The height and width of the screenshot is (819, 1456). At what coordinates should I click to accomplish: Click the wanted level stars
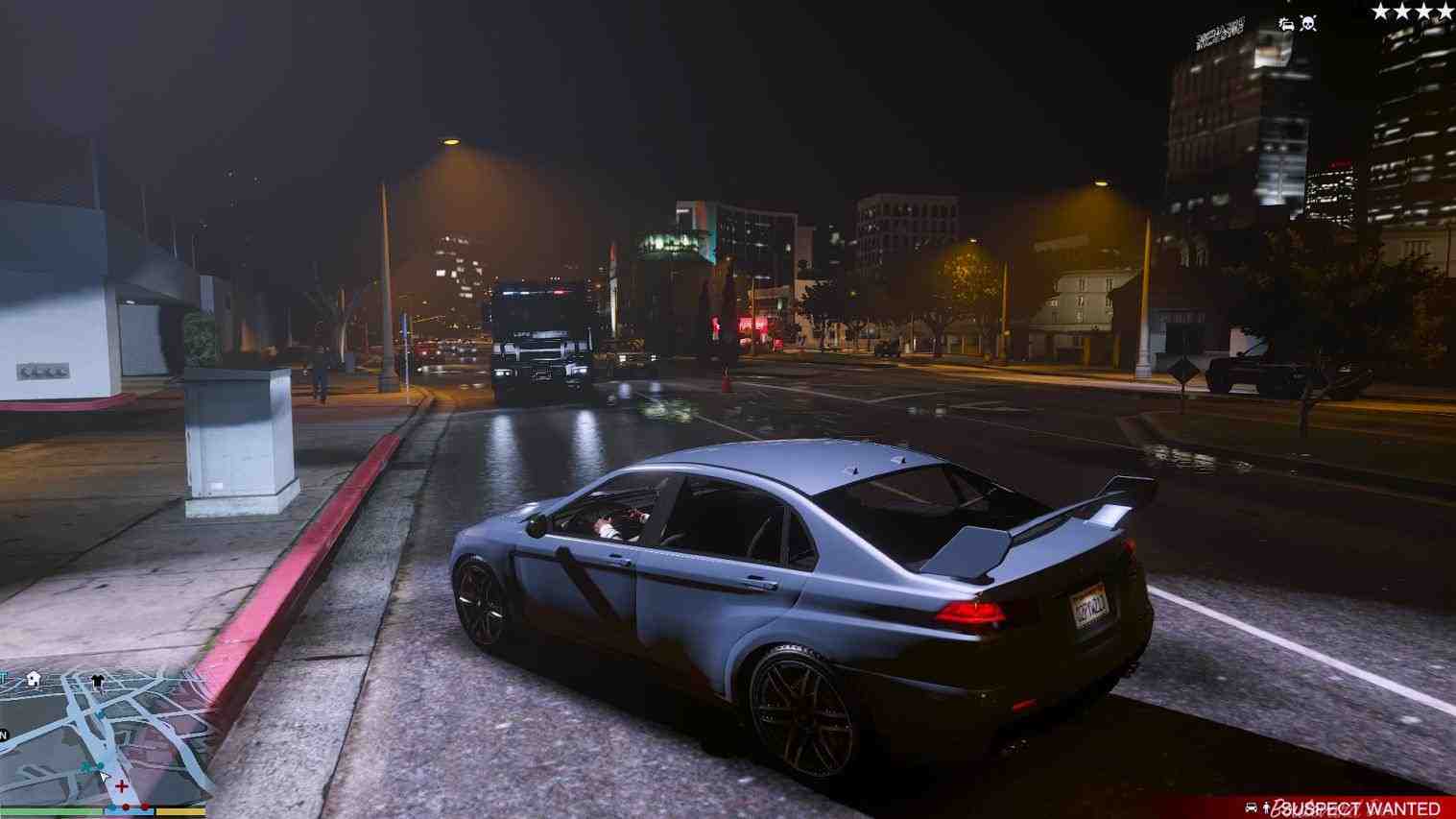click(1412, 12)
